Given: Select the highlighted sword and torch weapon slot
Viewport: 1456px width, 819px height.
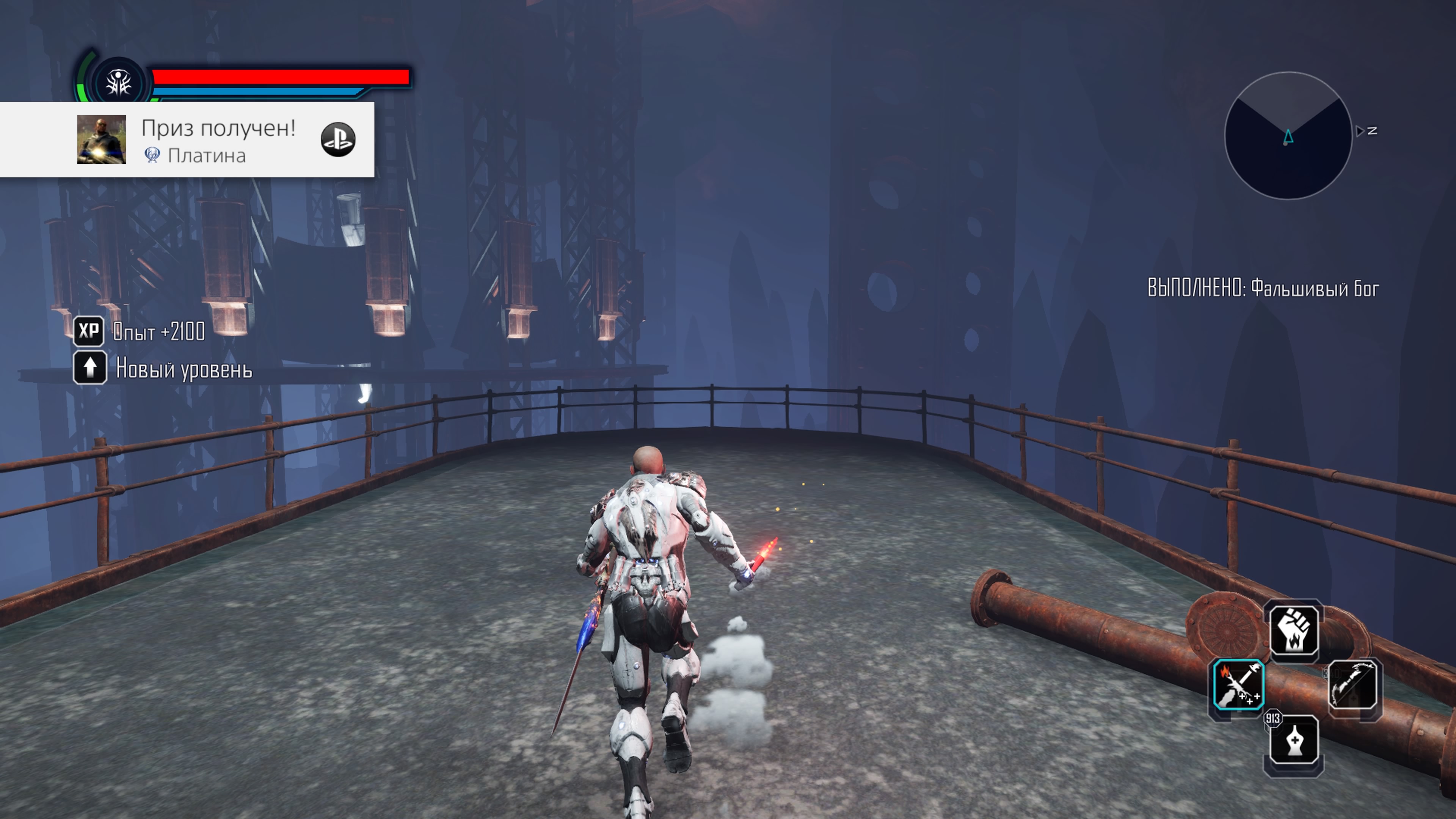Looking at the screenshot, I should pos(1238,684).
